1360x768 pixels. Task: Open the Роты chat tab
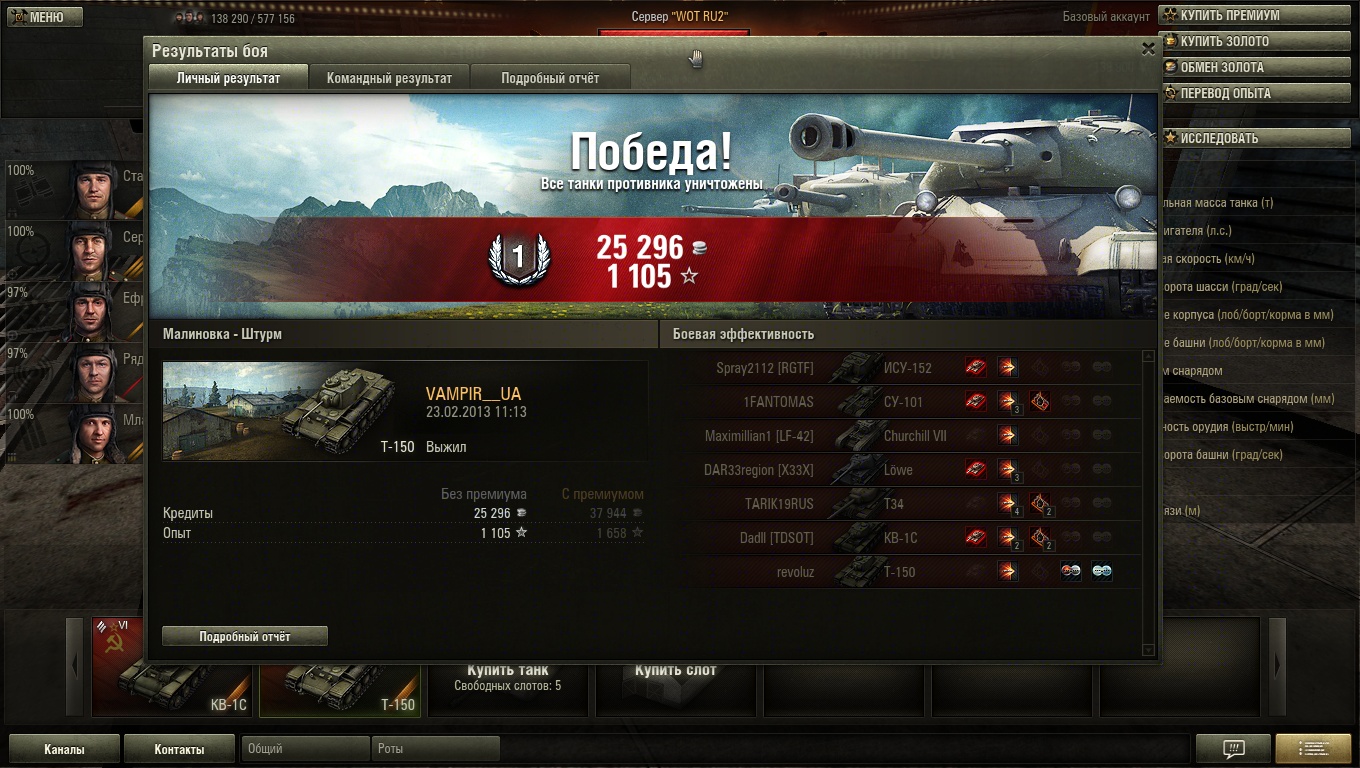(x=435, y=749)
